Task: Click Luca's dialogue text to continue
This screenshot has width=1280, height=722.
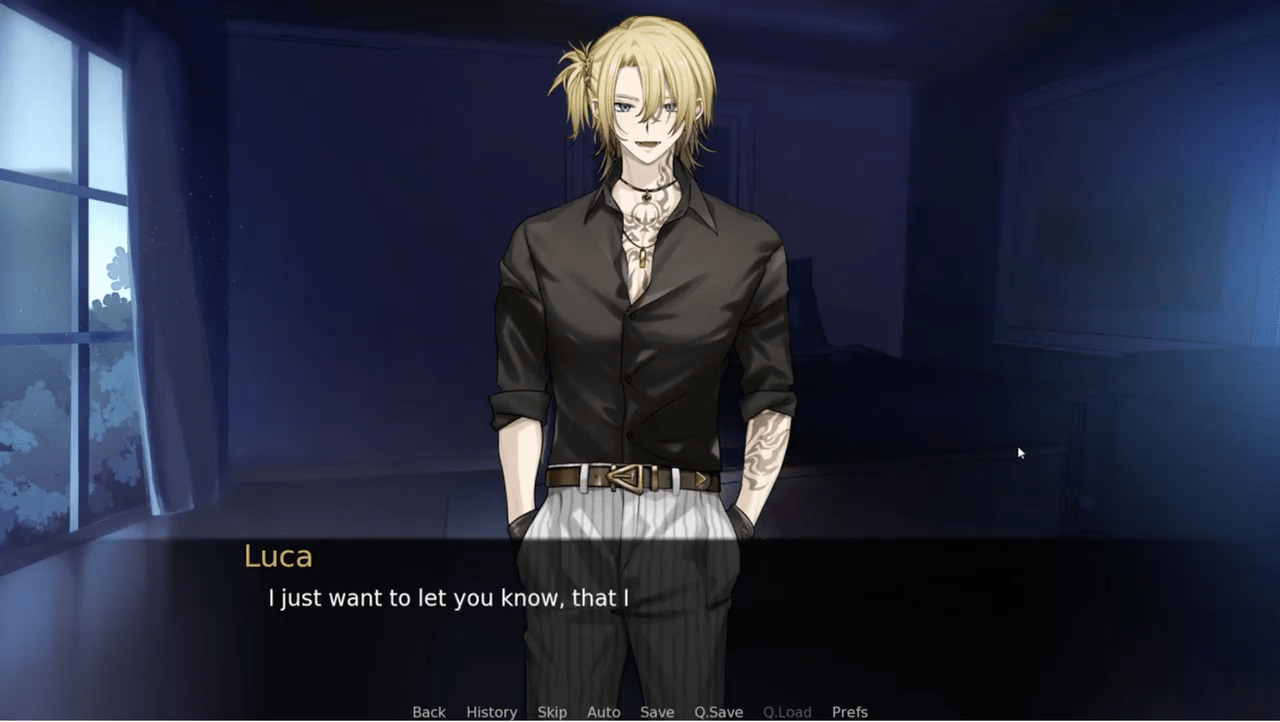Action: pyautogui.click(x=448, y=599)
